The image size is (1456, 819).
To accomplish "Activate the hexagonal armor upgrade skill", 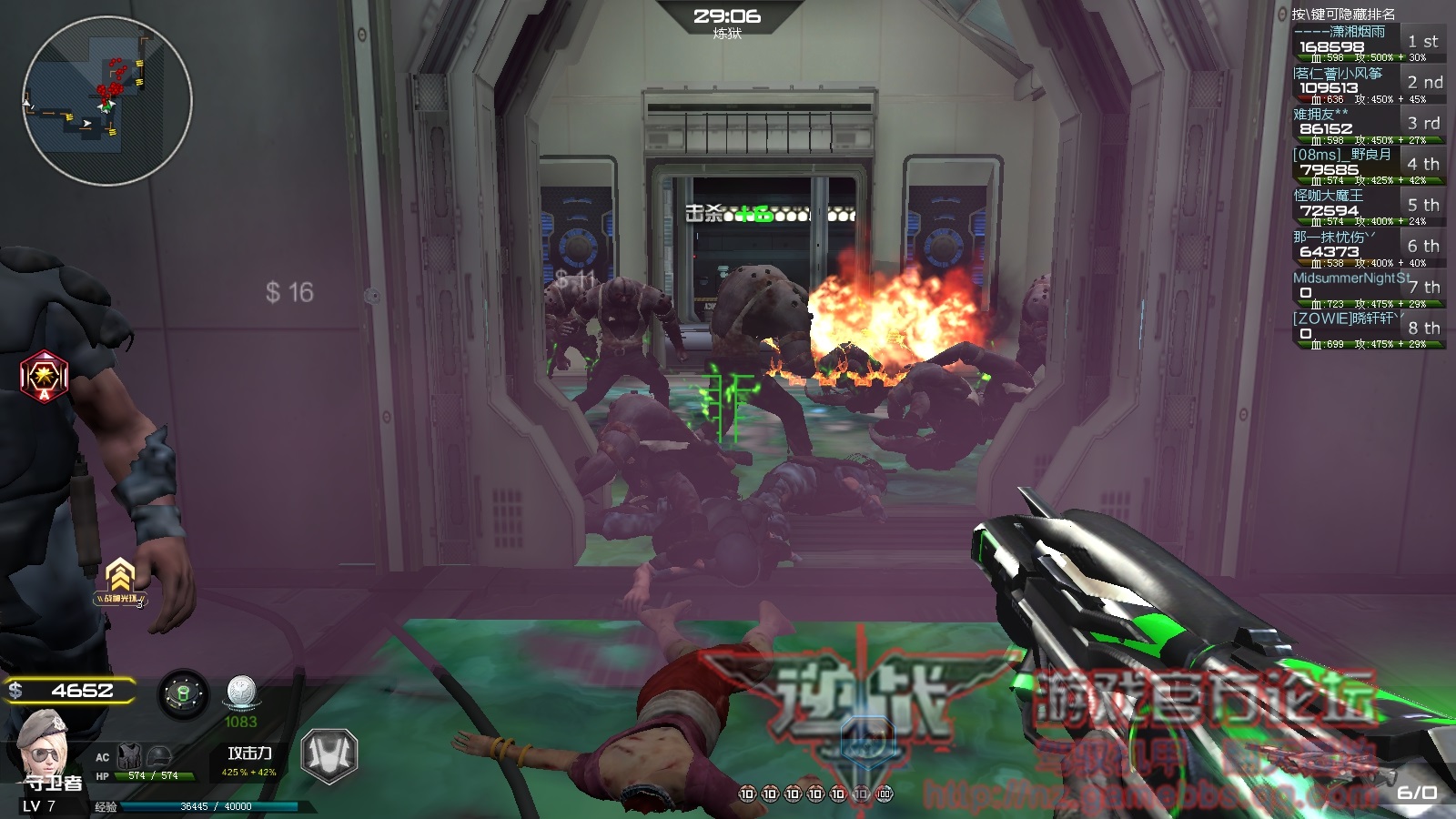I will click(x=329, y=754).
